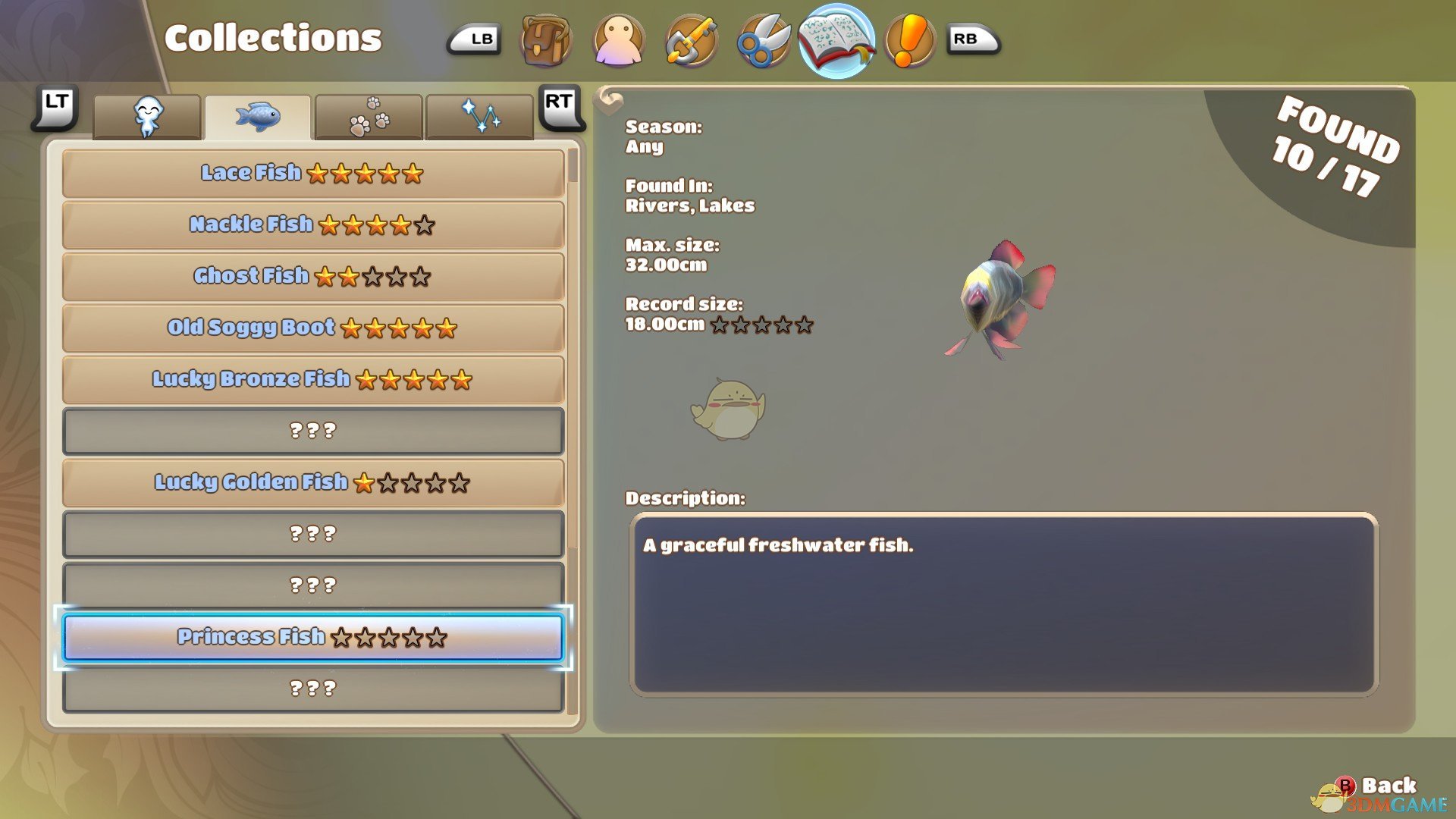Open the scissors customization menu
Screen dimensions: 1456x819
(763, 39)
